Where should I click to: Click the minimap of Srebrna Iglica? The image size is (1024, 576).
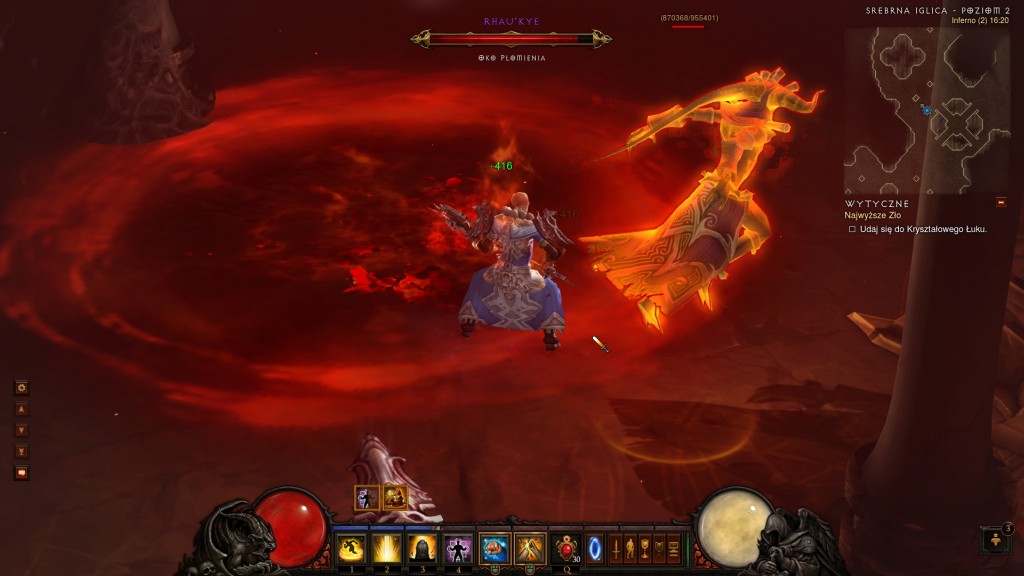(912, 110)
